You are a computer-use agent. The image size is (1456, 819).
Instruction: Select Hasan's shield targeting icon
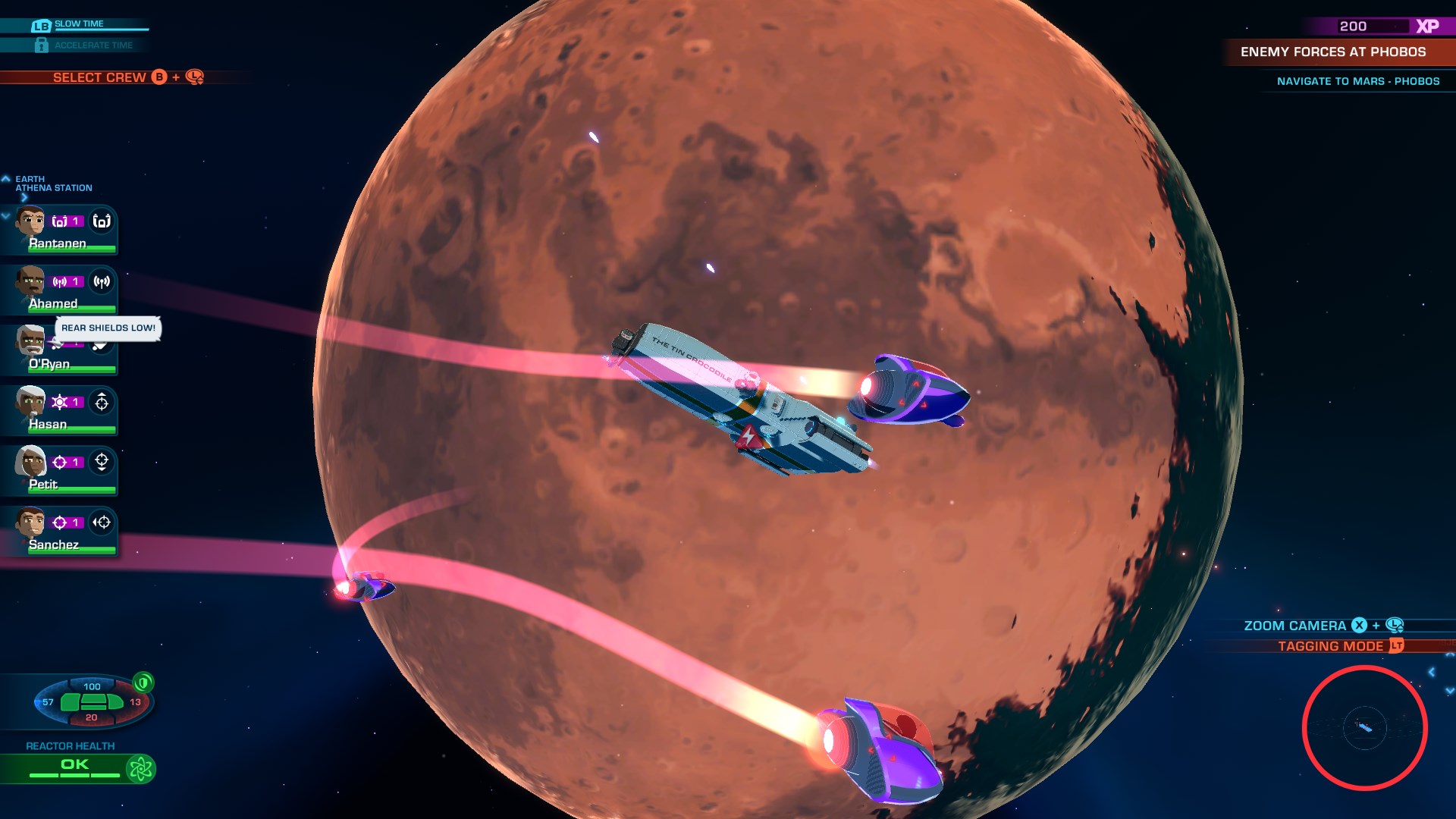pyautogui.click(x=102, y=403)
